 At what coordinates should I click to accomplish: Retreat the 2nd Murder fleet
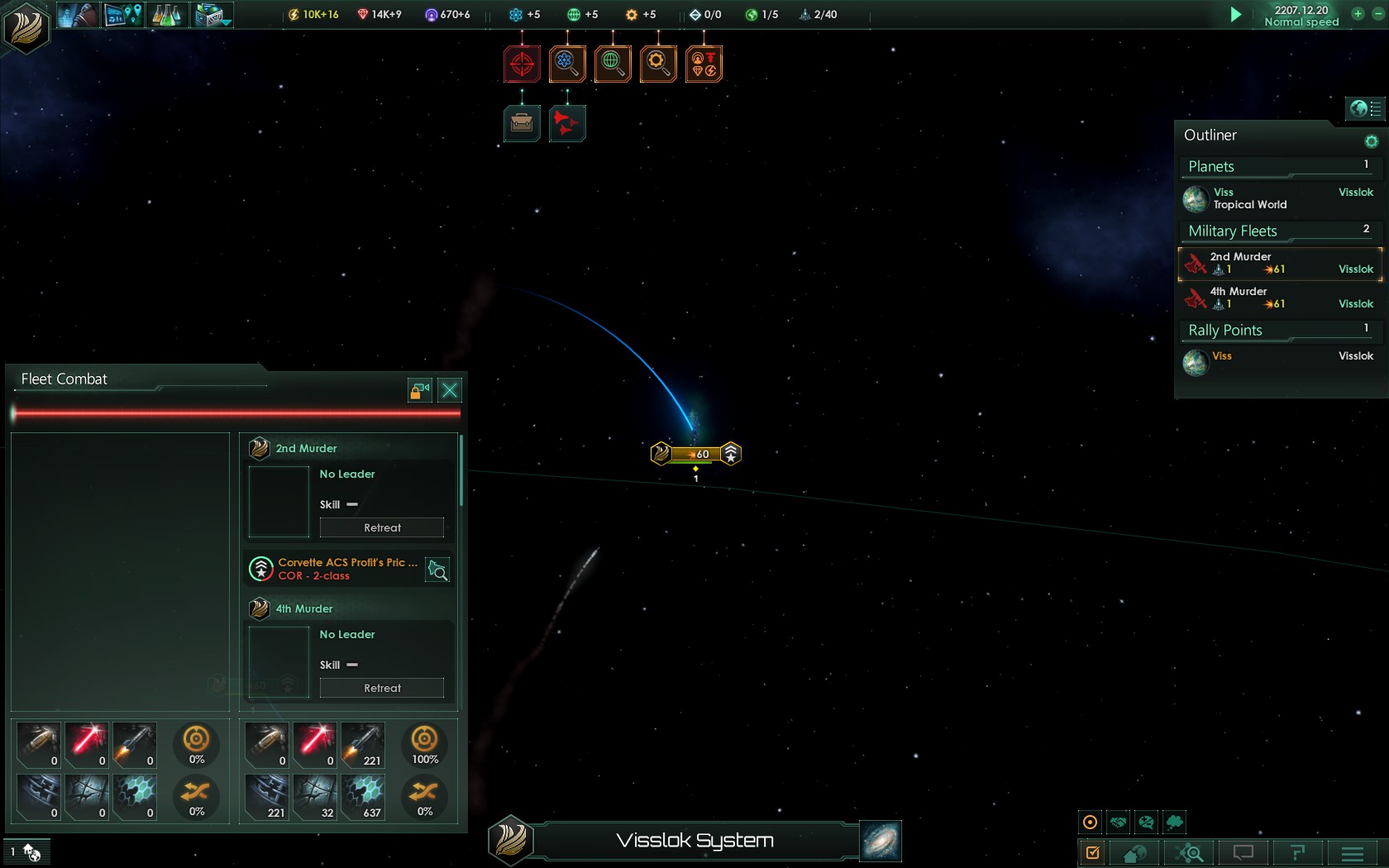[x=382, y=527]
